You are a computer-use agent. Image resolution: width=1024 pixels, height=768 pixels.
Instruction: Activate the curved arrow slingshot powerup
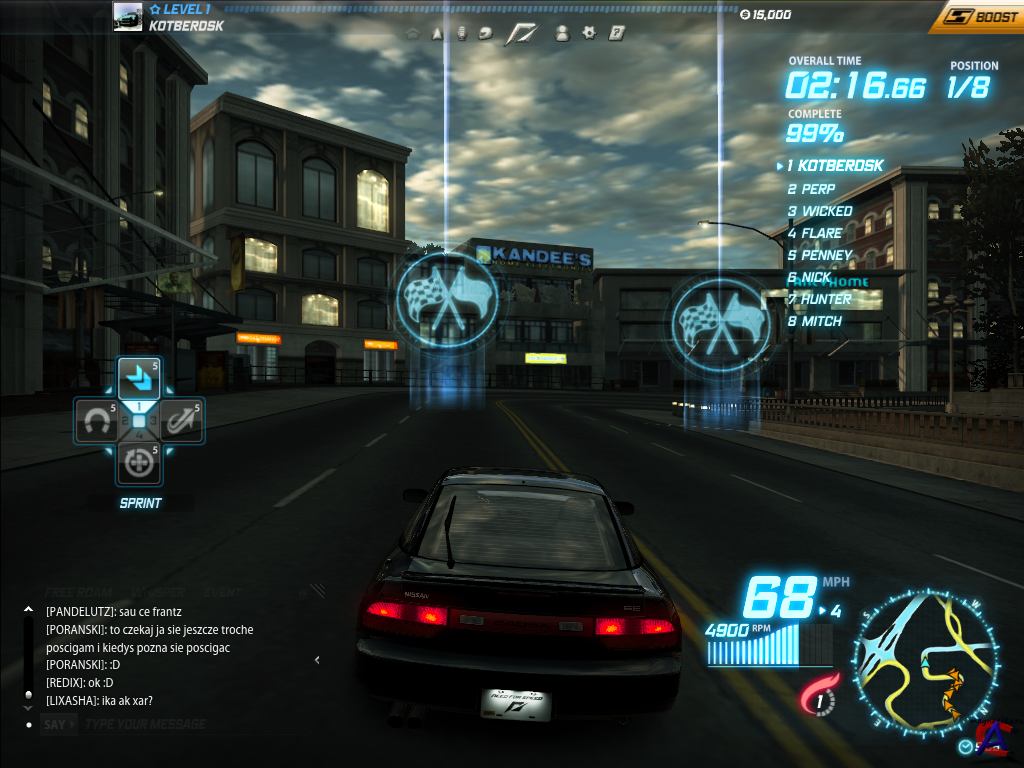click(181, 421)
